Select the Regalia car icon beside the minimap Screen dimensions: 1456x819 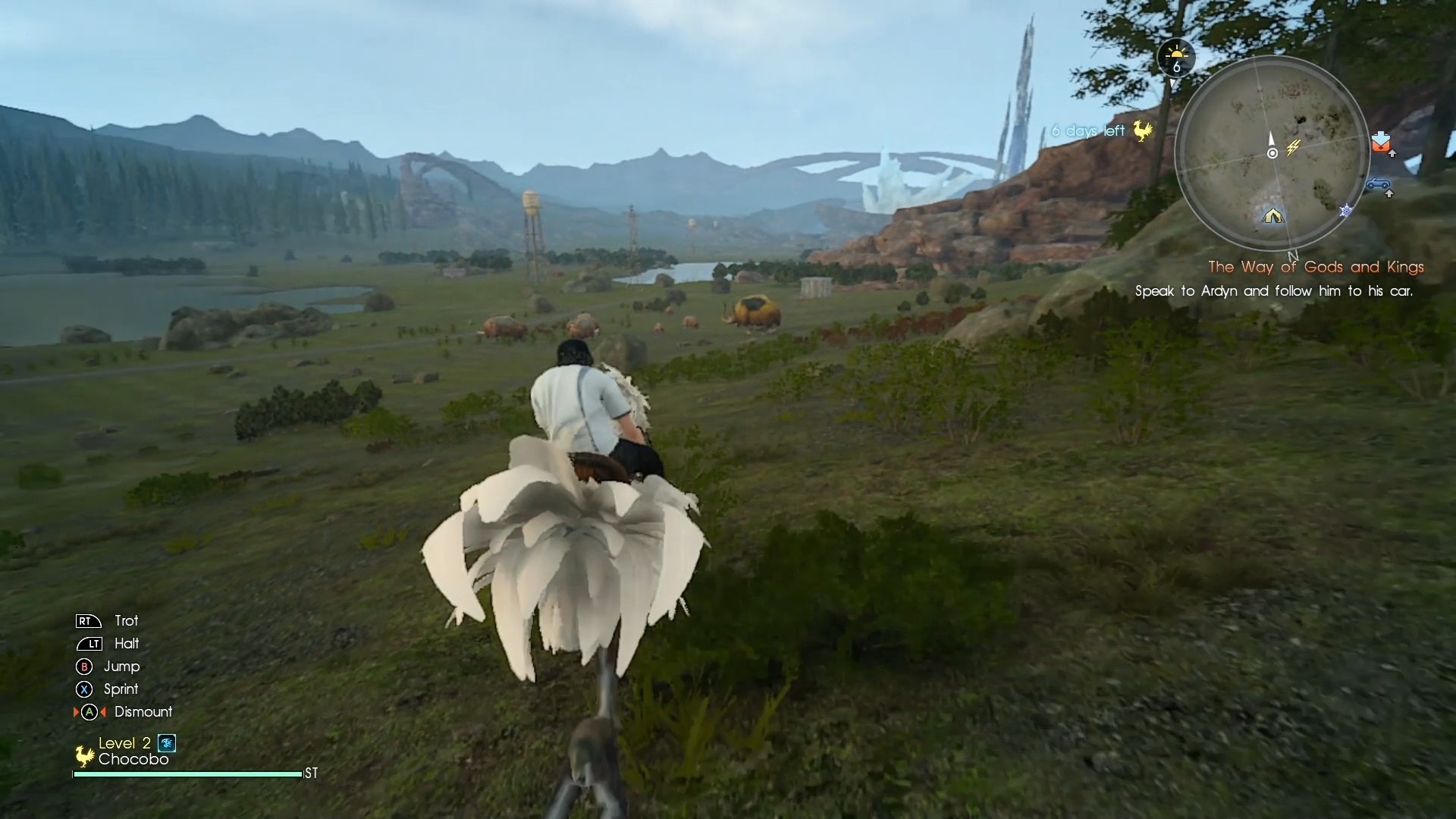(1378, 184)
